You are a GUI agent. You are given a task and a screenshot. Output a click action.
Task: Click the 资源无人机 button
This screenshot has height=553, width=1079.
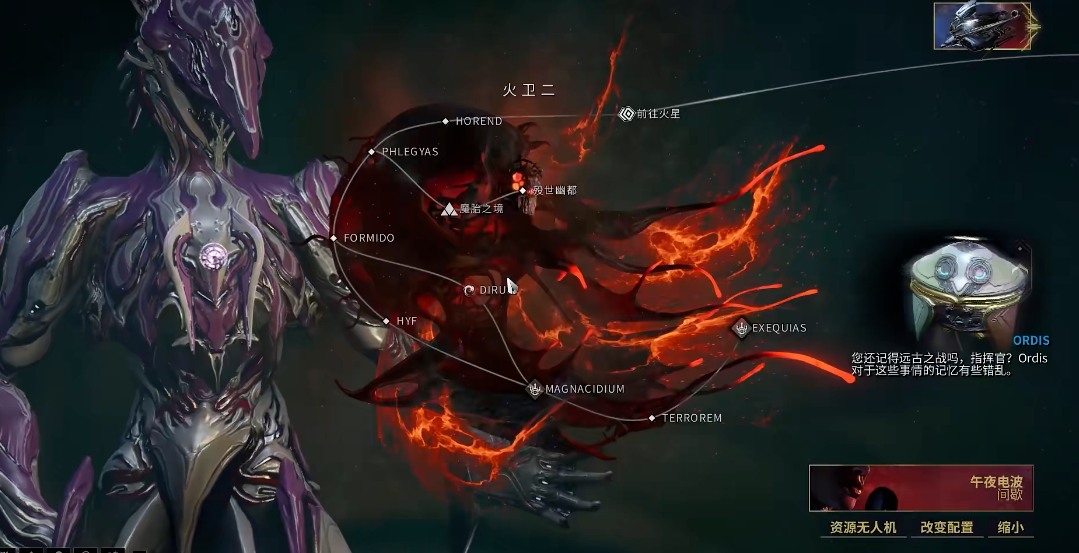point(863,527)
